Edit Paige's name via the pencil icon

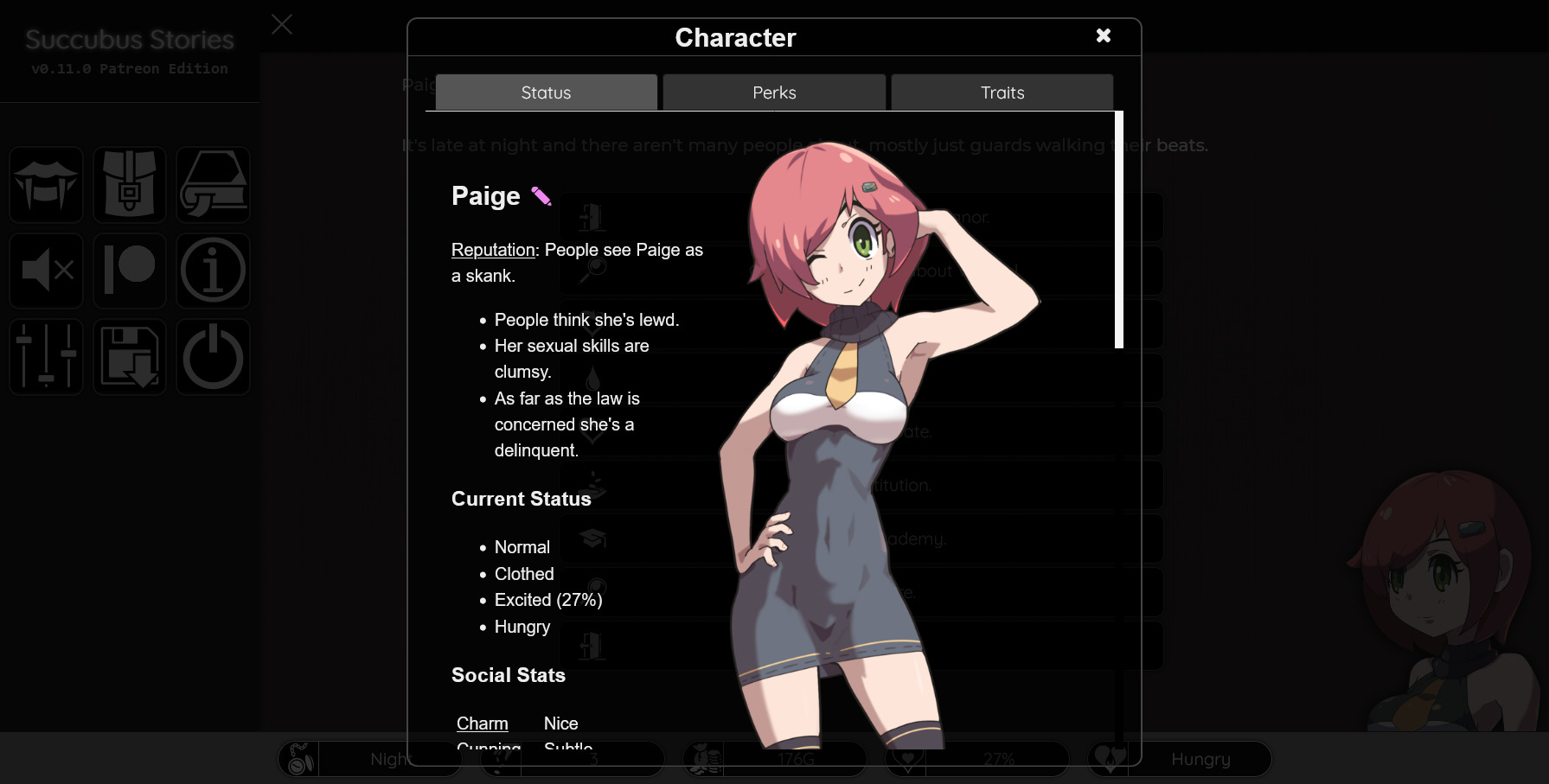point(541,195)
